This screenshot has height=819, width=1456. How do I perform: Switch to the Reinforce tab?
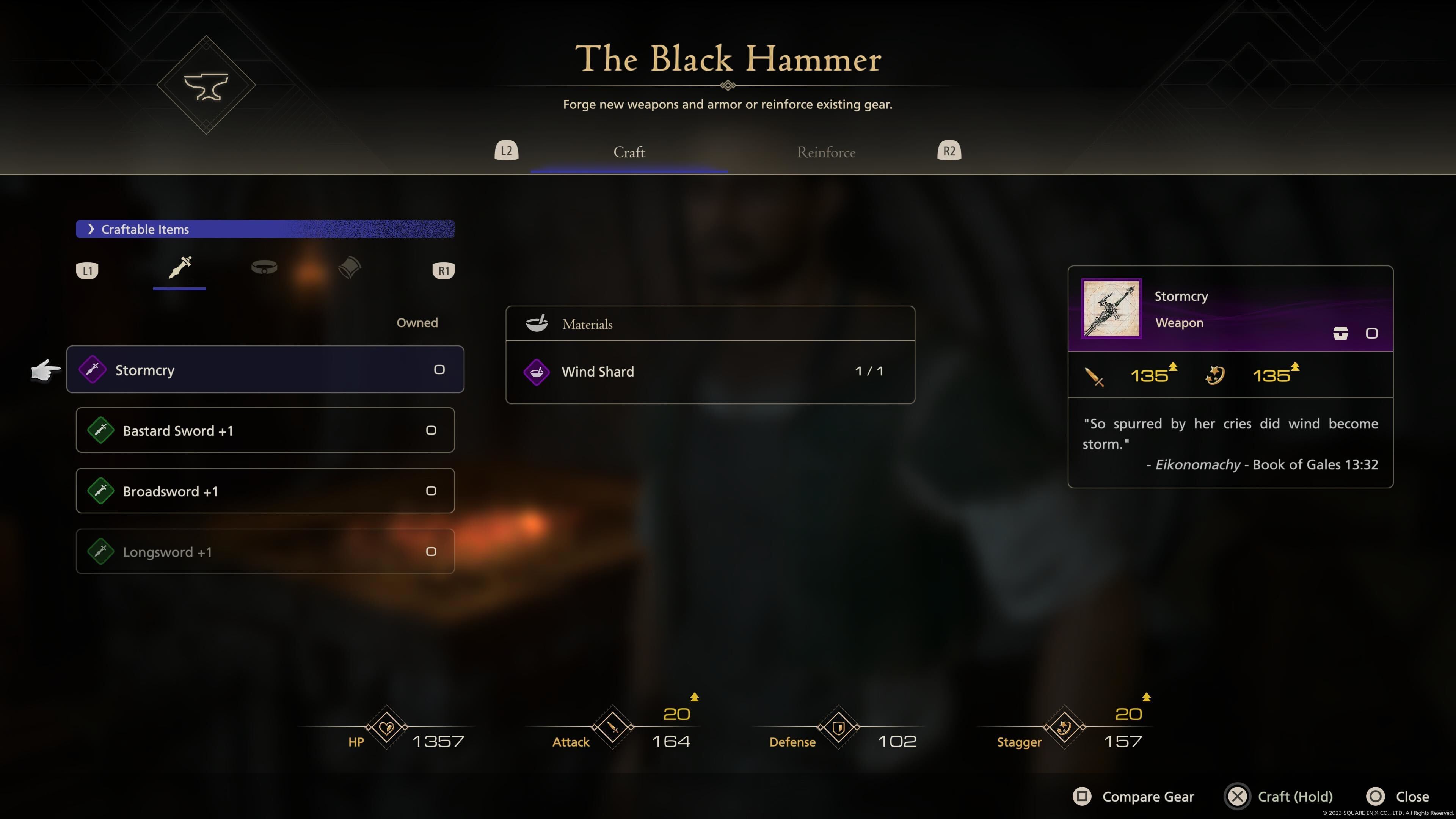[826, 152]
